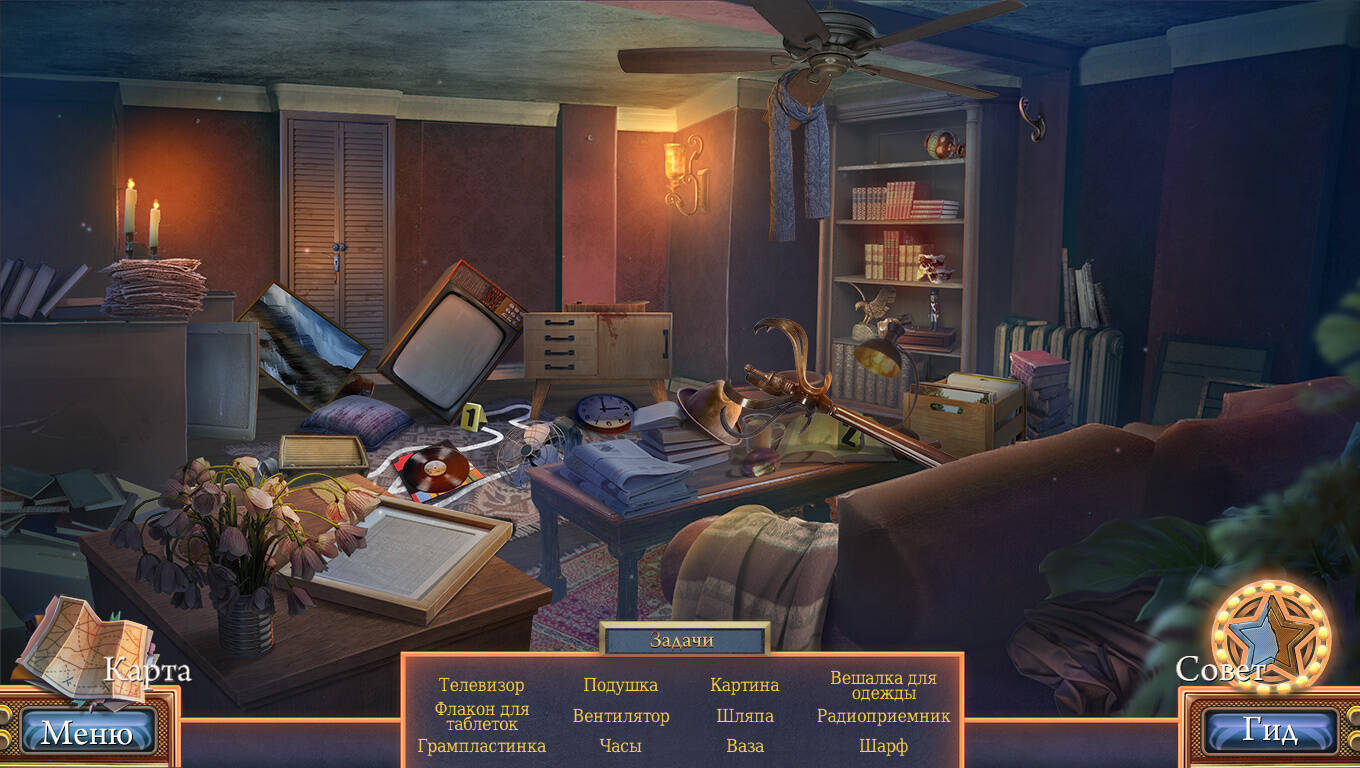Select Шарф in the item list
This screenshot has height=768, width=1360.
[x=883, y=746]
